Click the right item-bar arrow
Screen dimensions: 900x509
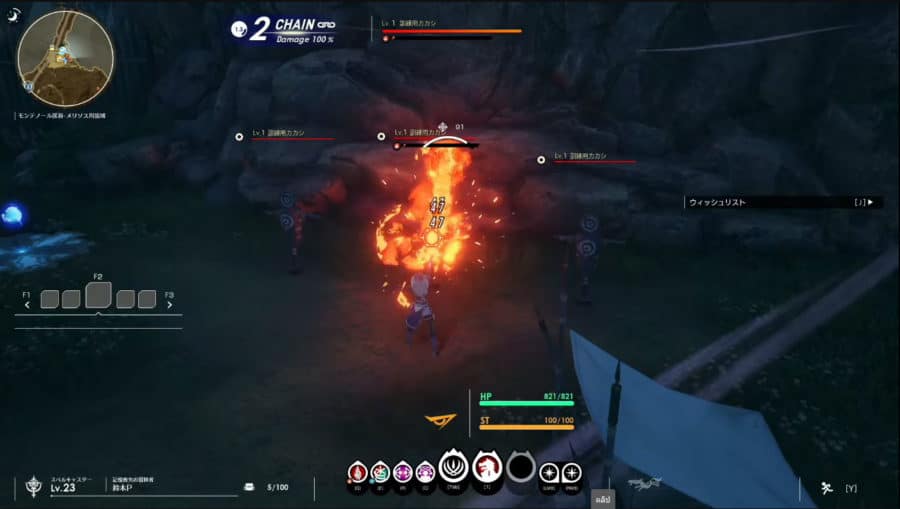click(170, 305)
